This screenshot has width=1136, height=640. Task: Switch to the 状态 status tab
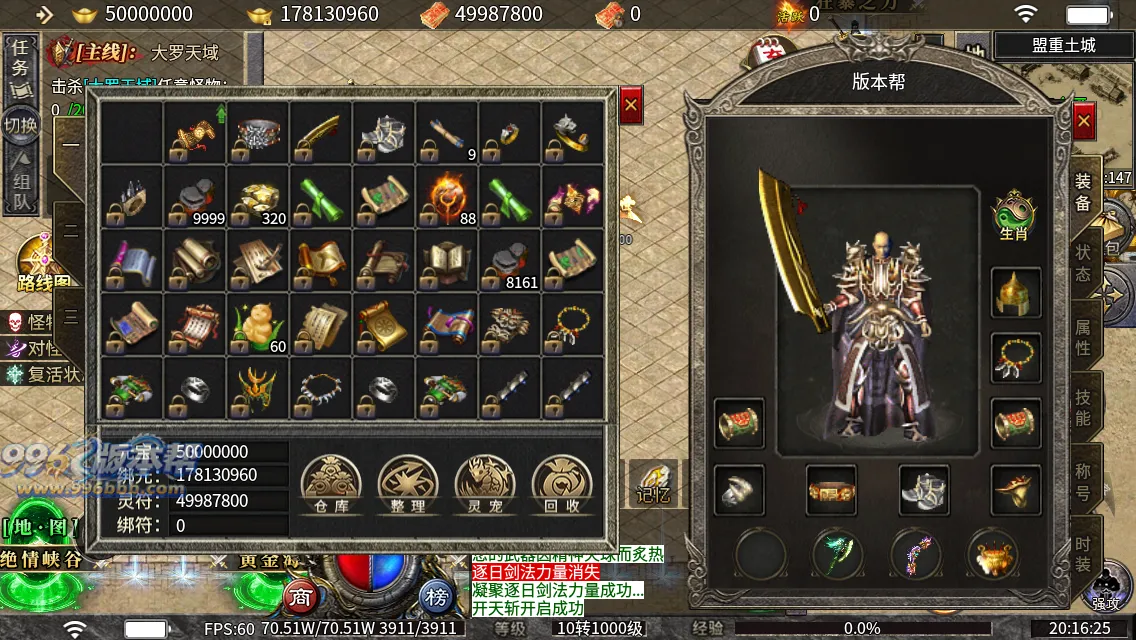pos(1083,262)
